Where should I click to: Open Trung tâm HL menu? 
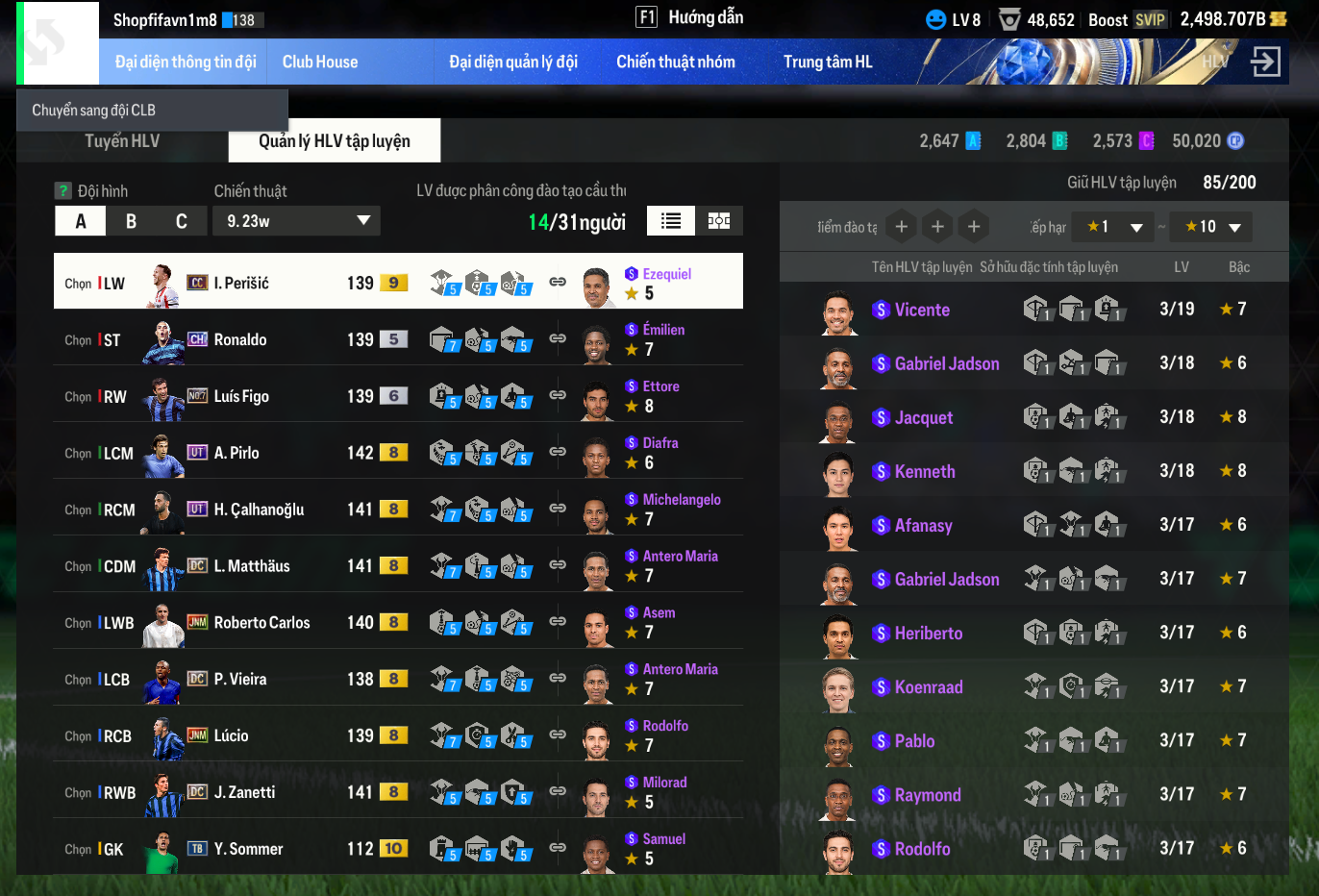[x=827, y=62]
